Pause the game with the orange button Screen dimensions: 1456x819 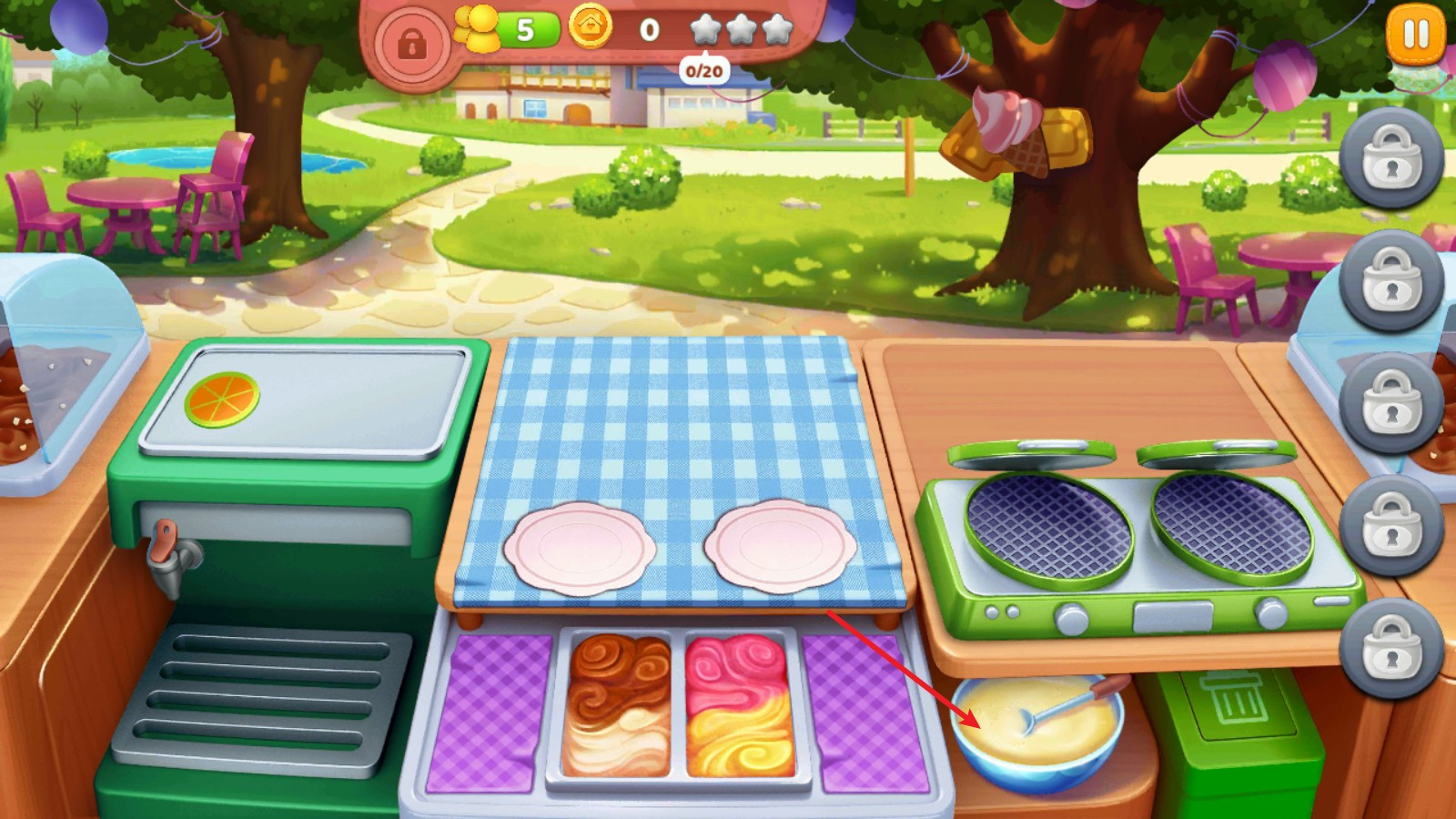pyautogui.click(x=1416, y=35)
